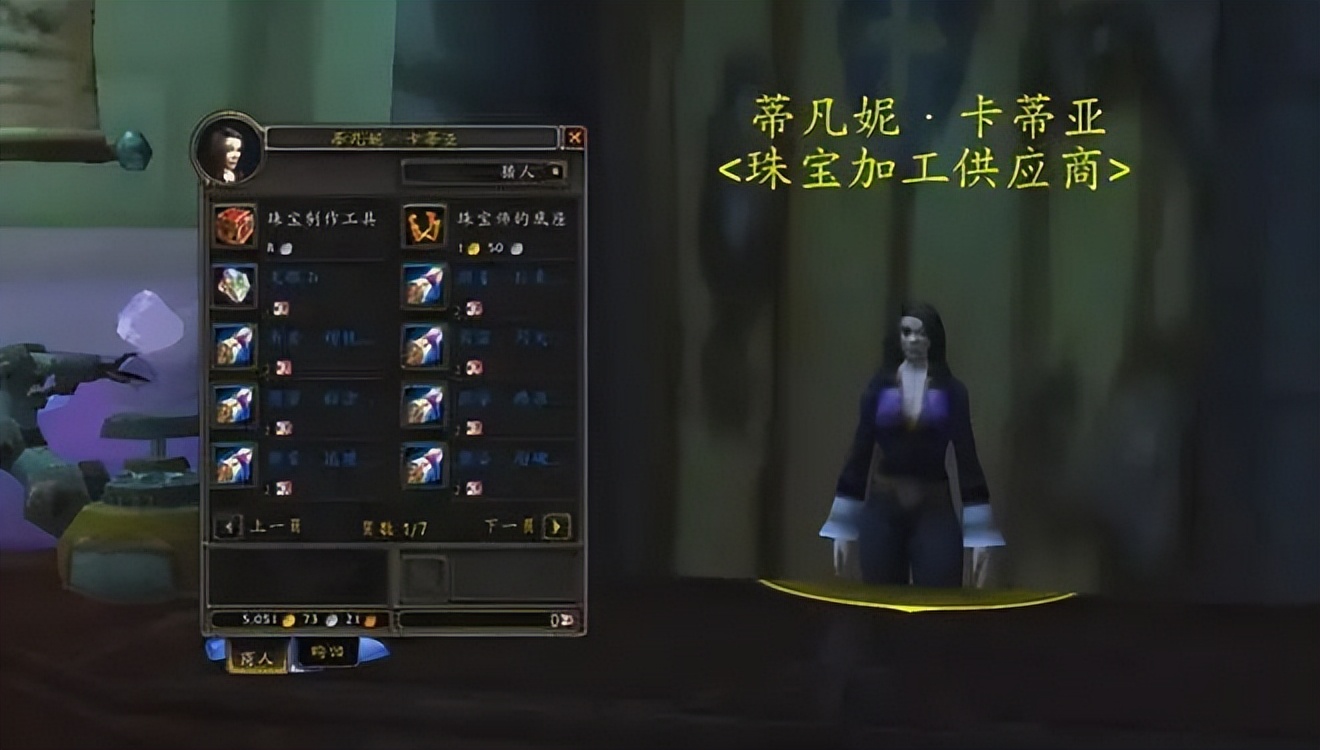The height and width of the screenshot is (750, 1320).
Task: Click the bottom-left purple gem item icon
Action: [x=232, y=465]
